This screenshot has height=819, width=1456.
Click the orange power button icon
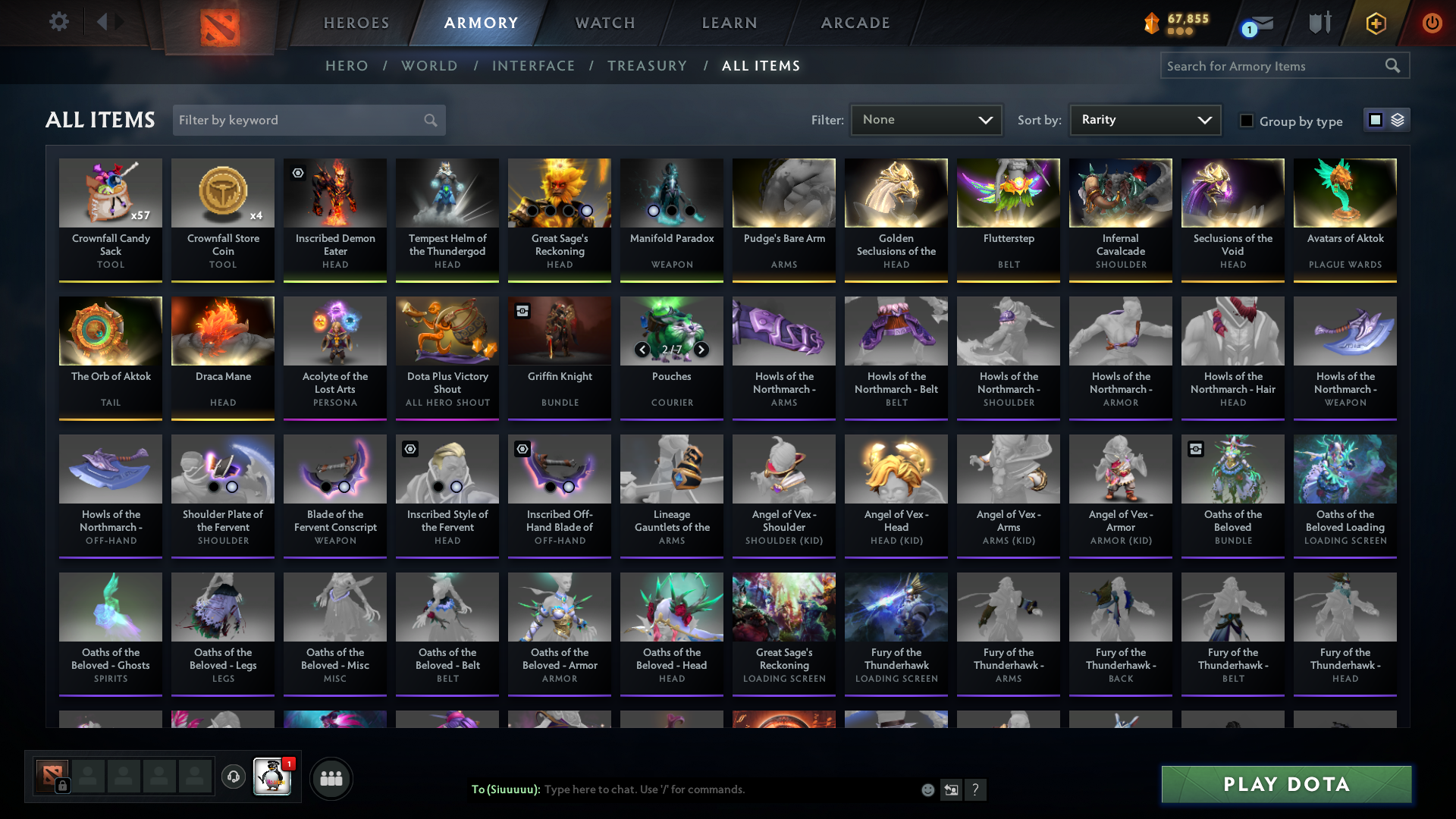[1432, 23]
